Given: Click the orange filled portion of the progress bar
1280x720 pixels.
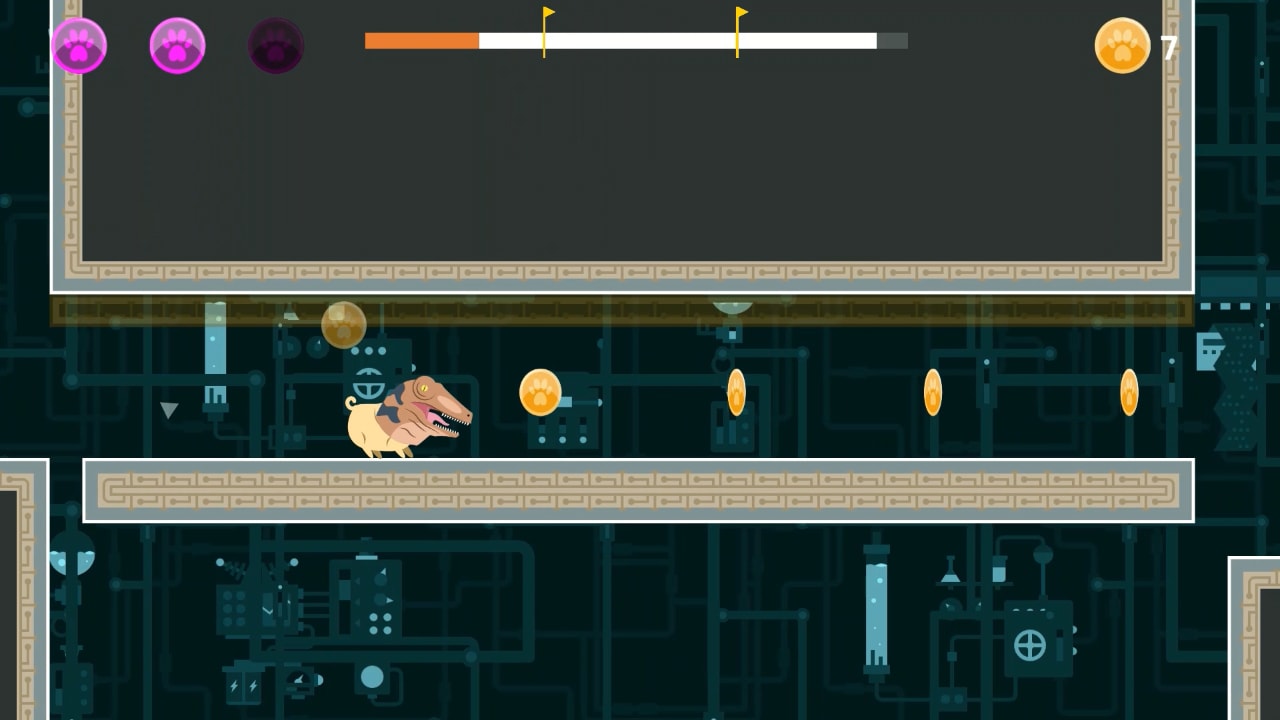Looking at the screenshot, I should tap(420, 42).
